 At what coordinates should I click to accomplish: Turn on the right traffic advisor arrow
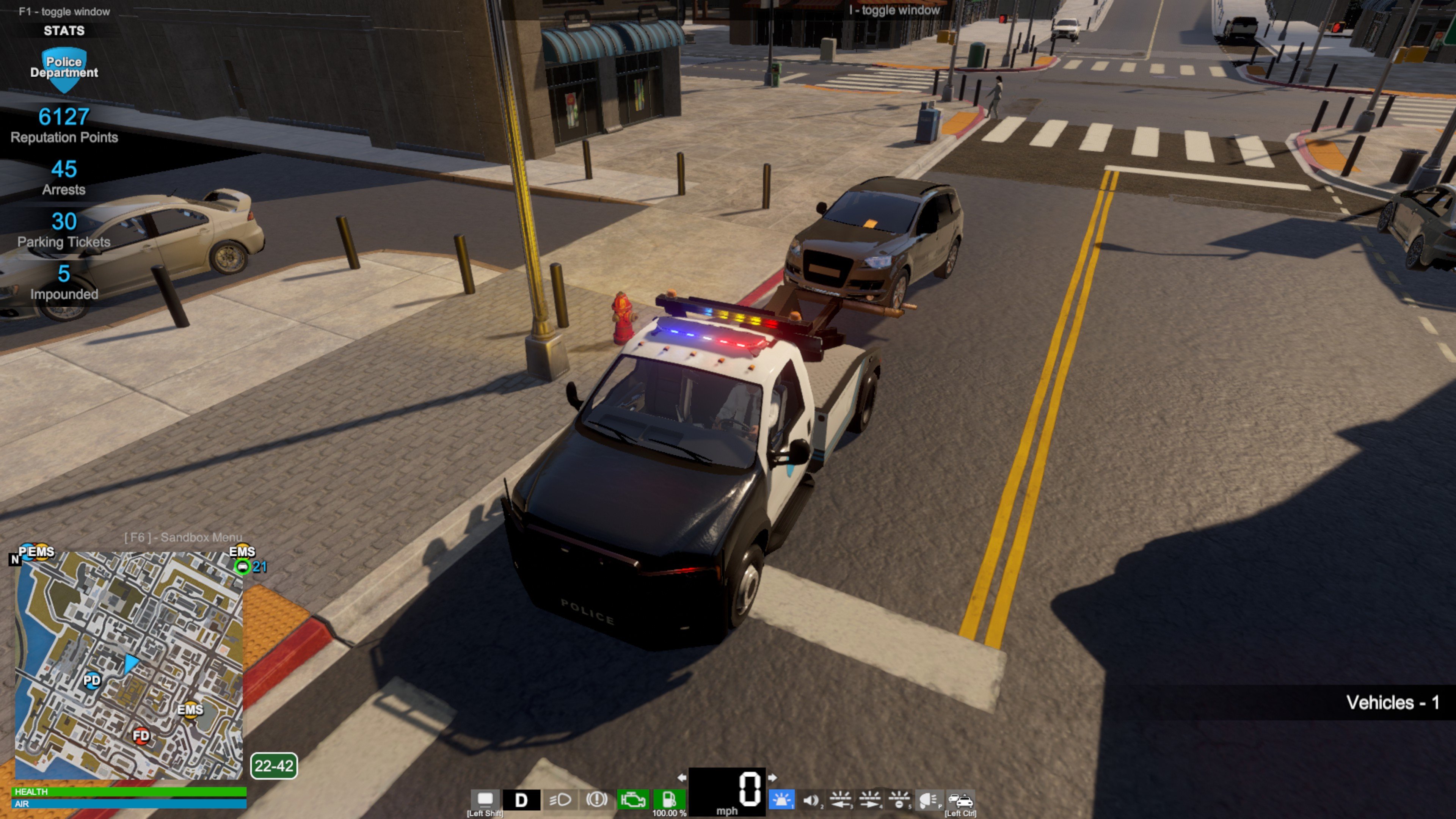coord(870,800)
